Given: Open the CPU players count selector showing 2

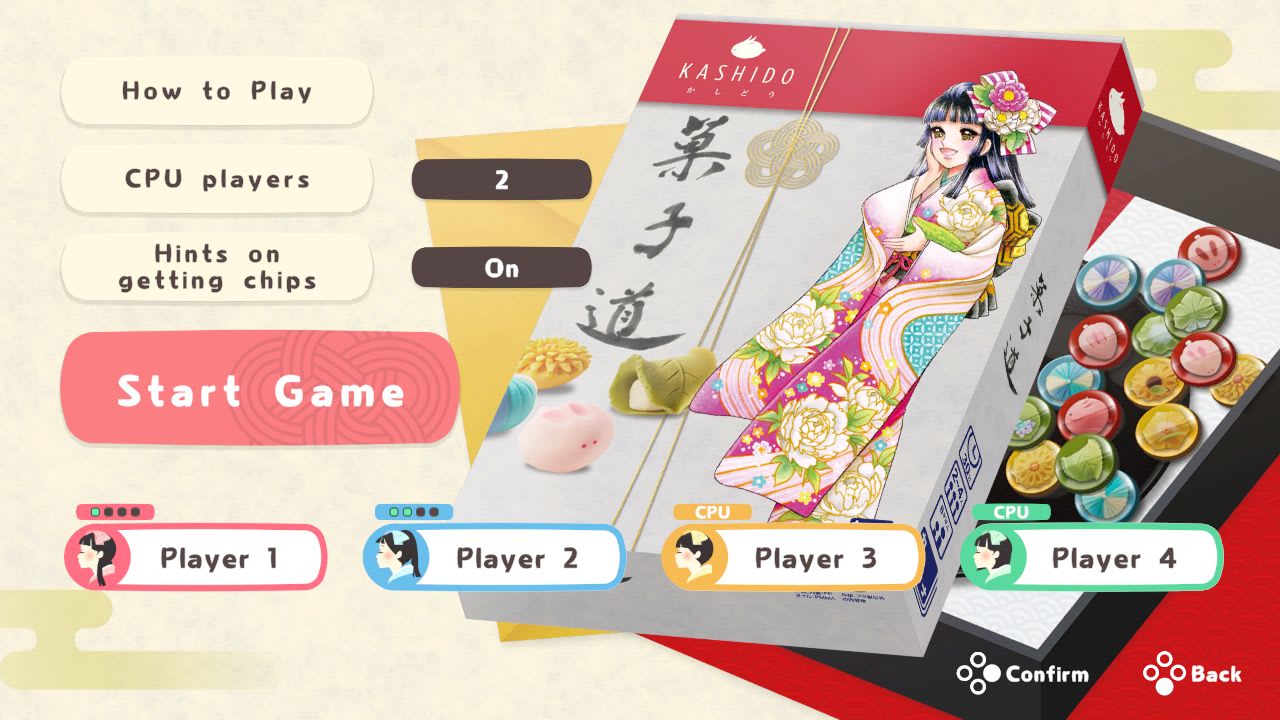Looking at the screenshot, I should click(501, 180).
